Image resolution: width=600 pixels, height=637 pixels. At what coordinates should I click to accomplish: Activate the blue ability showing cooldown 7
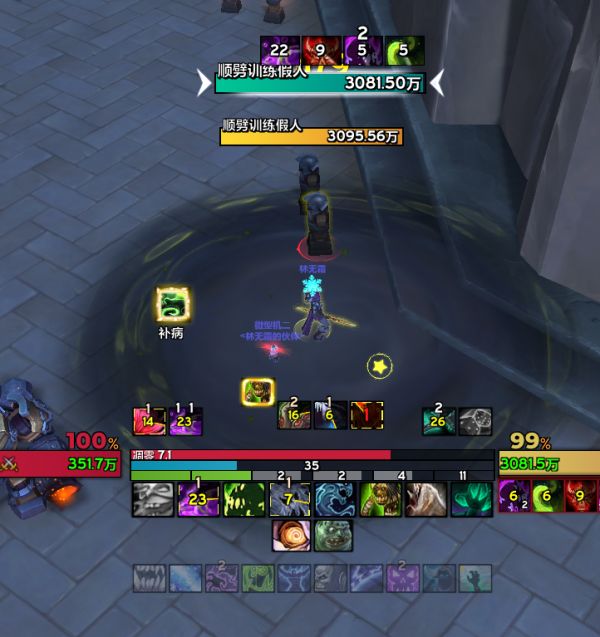tap(289, 499)
